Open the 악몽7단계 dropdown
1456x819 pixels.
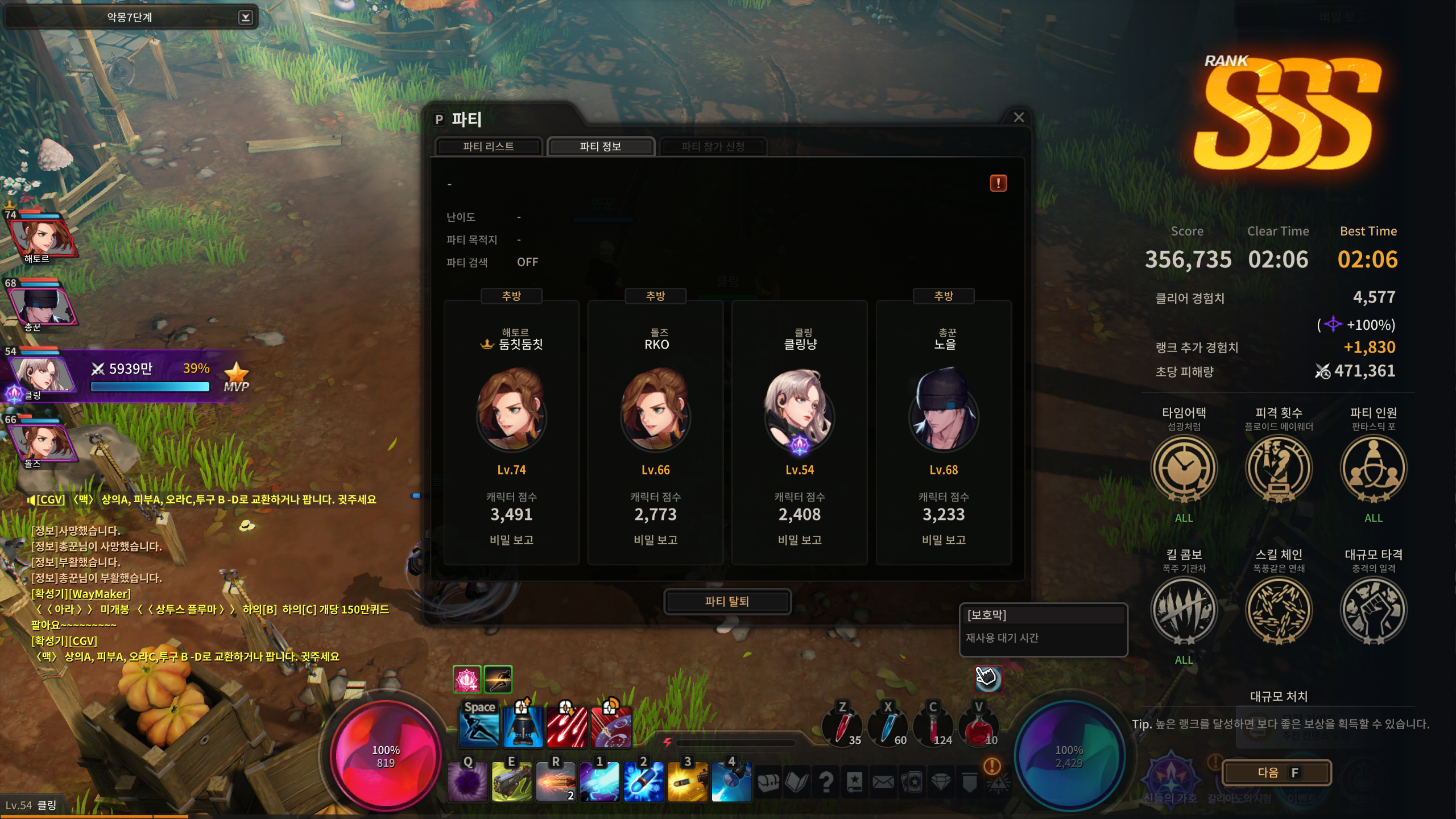click(245, 18)
